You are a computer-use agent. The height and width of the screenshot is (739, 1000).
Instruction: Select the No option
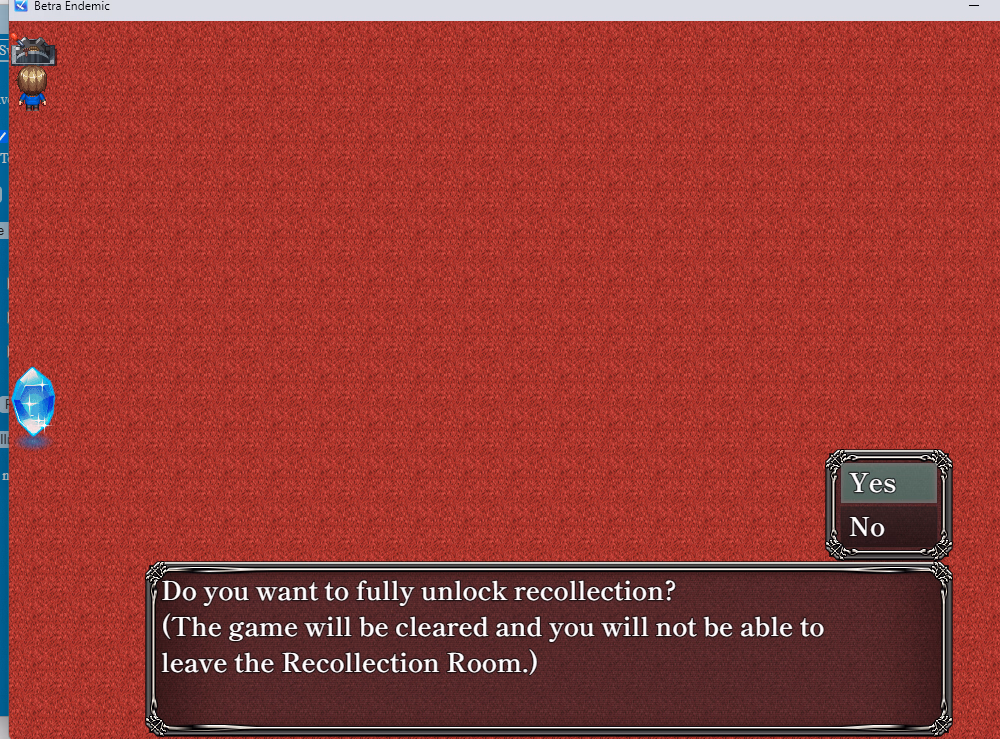(888, 527)
